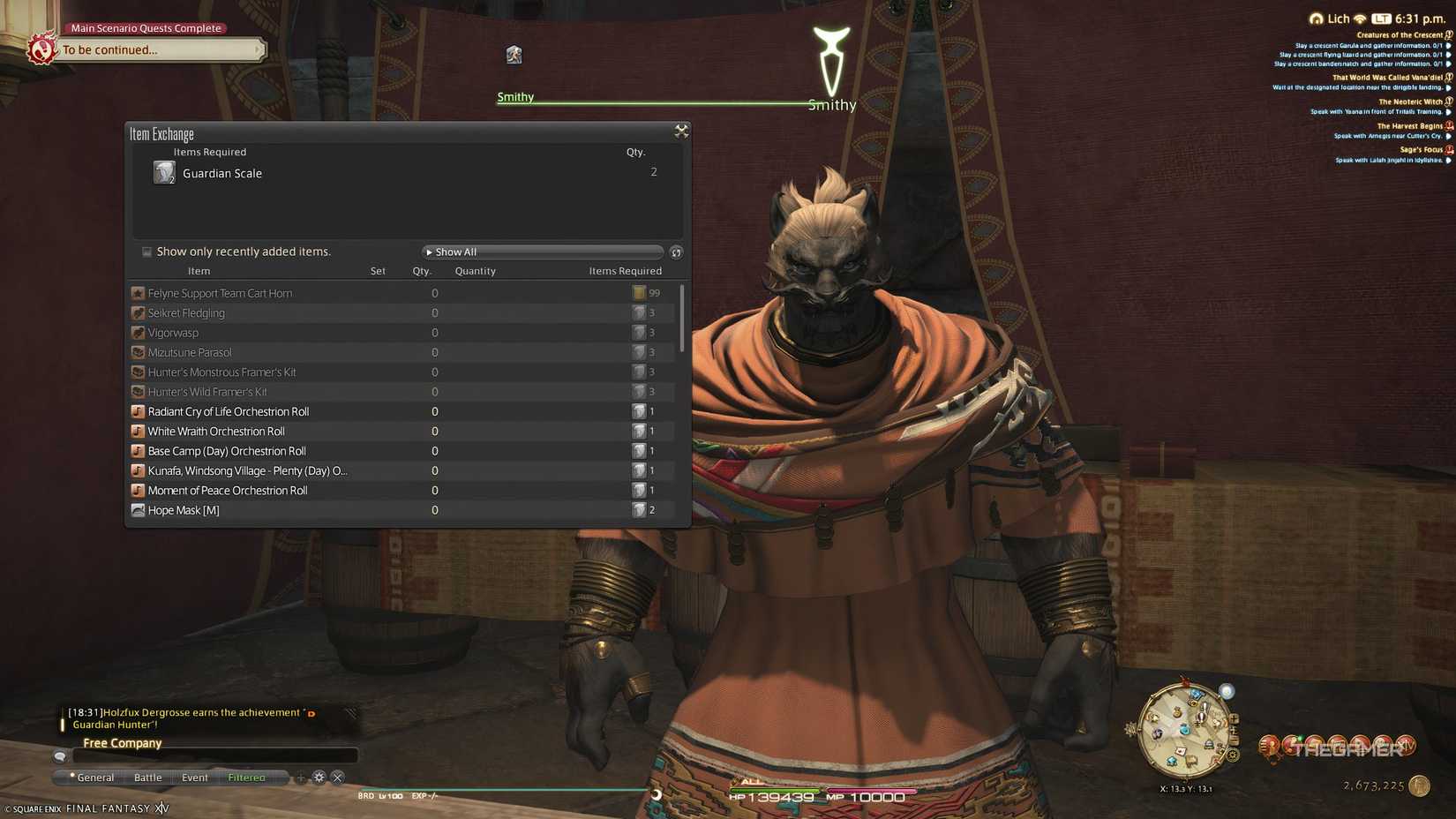
Task: Click the wrench icon on the Item Exchange titlebar
Action: (x=681, y=131)
